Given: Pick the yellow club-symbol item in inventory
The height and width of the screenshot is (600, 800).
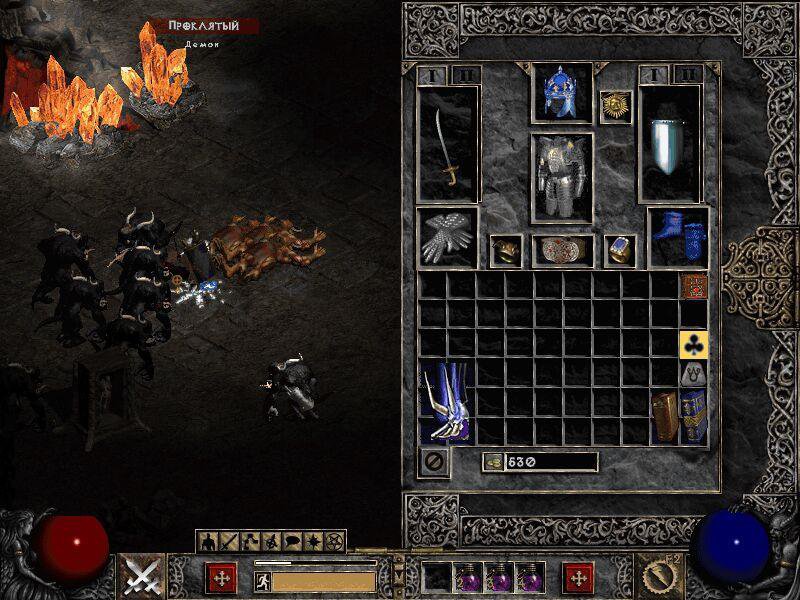Looking at the screenshot, I should (693, 345).
